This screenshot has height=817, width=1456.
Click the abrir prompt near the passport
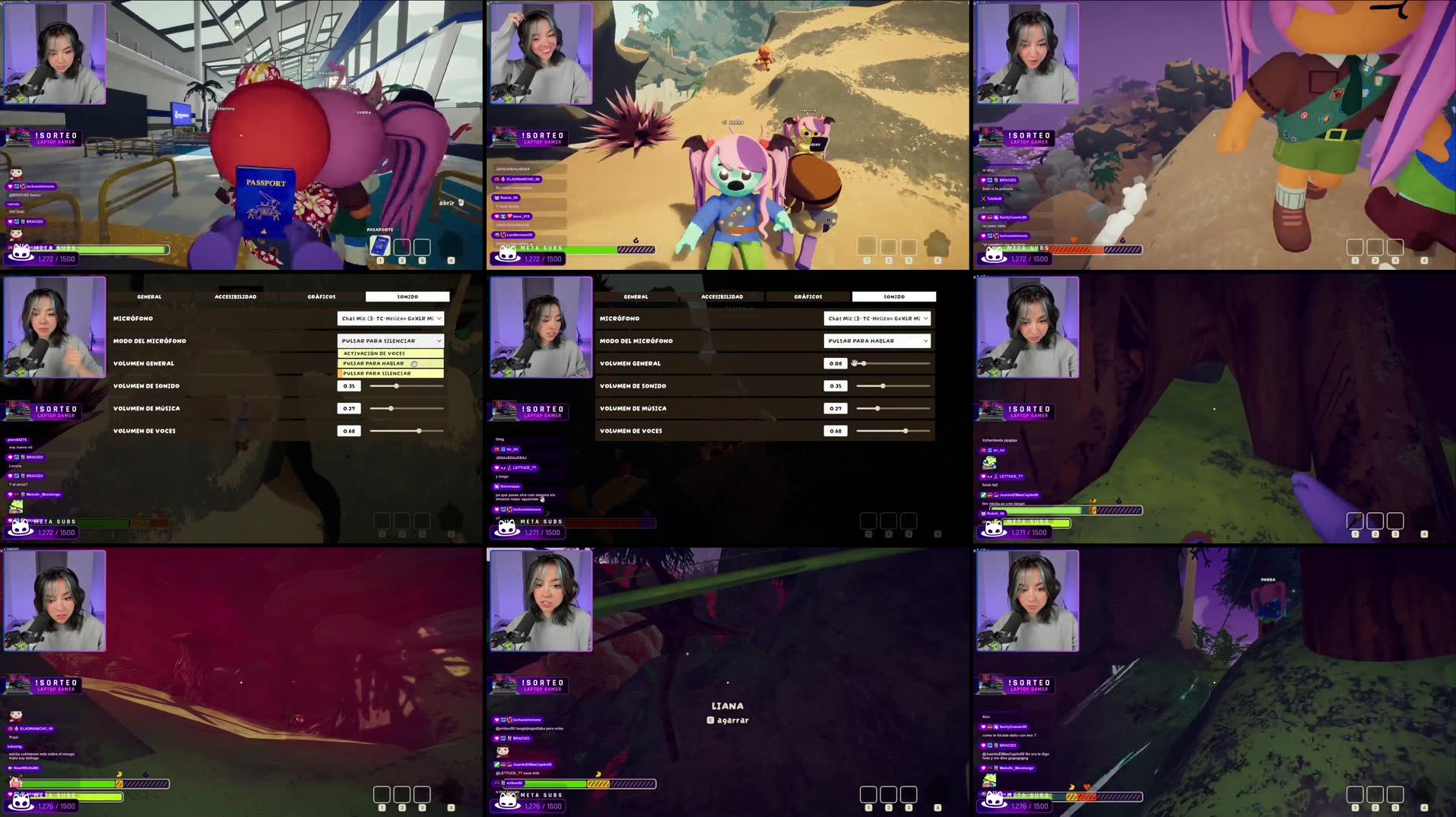[449, 203]
